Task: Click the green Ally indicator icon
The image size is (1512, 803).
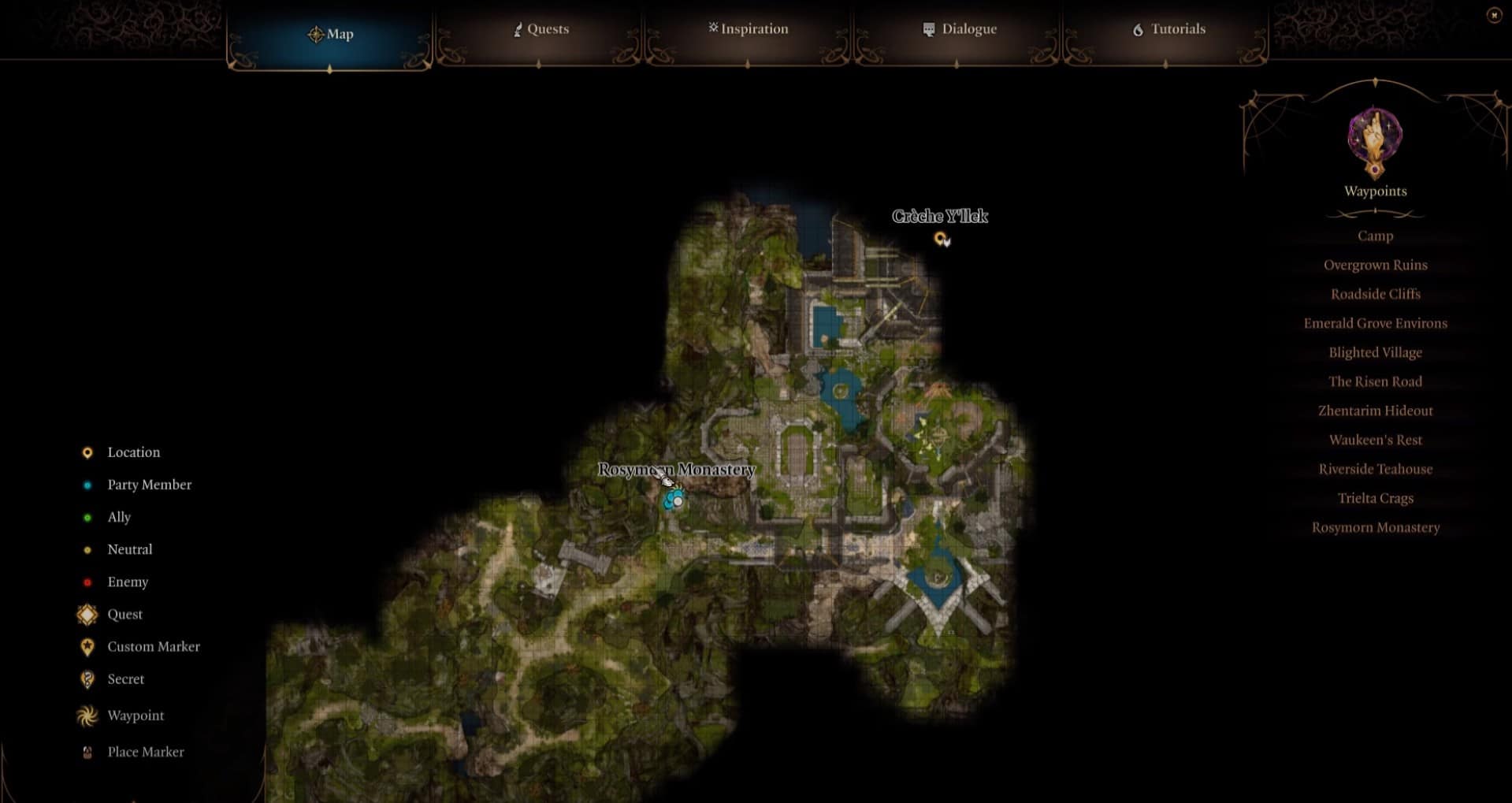Action: point(87,517)
